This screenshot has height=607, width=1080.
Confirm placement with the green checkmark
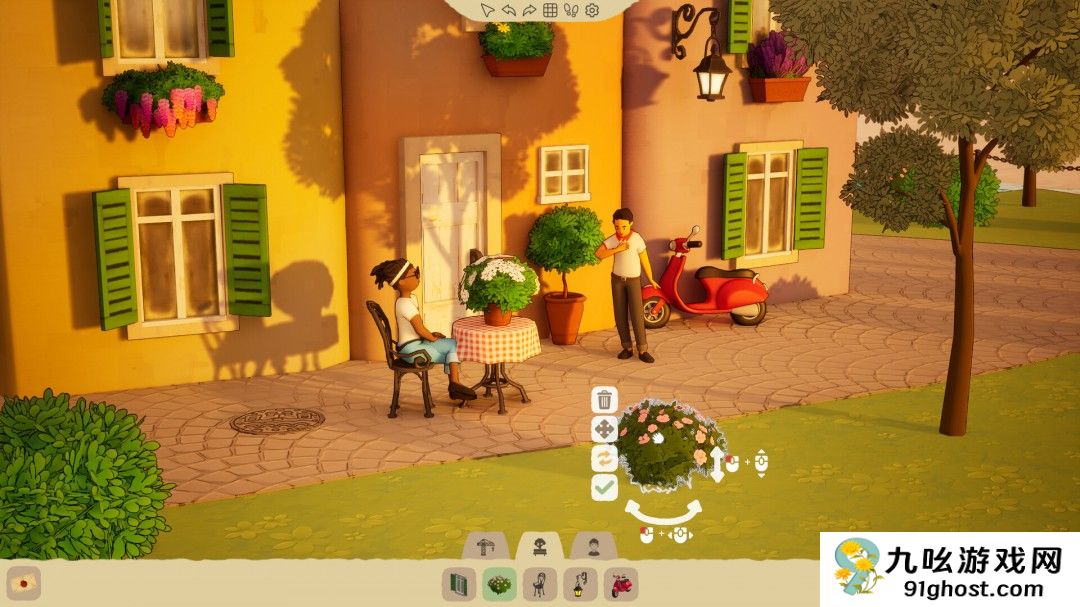click(x=604, y=487)
